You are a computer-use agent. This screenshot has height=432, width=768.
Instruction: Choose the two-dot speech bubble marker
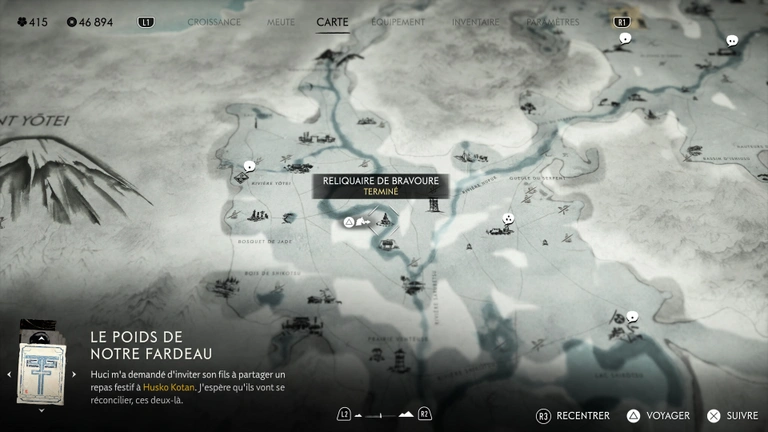pos(732,41)
